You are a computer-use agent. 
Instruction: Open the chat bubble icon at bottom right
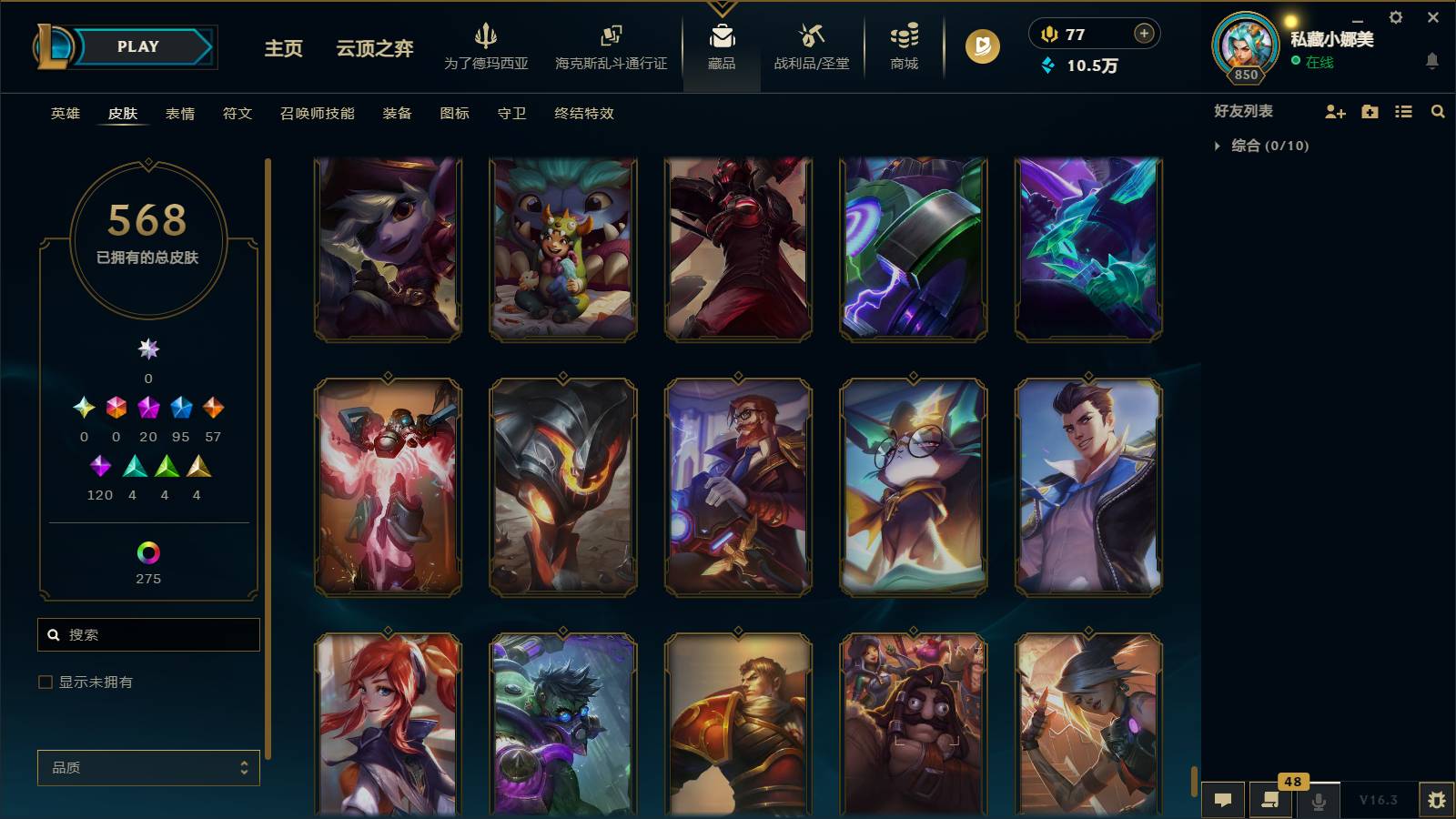(1224, 799)
